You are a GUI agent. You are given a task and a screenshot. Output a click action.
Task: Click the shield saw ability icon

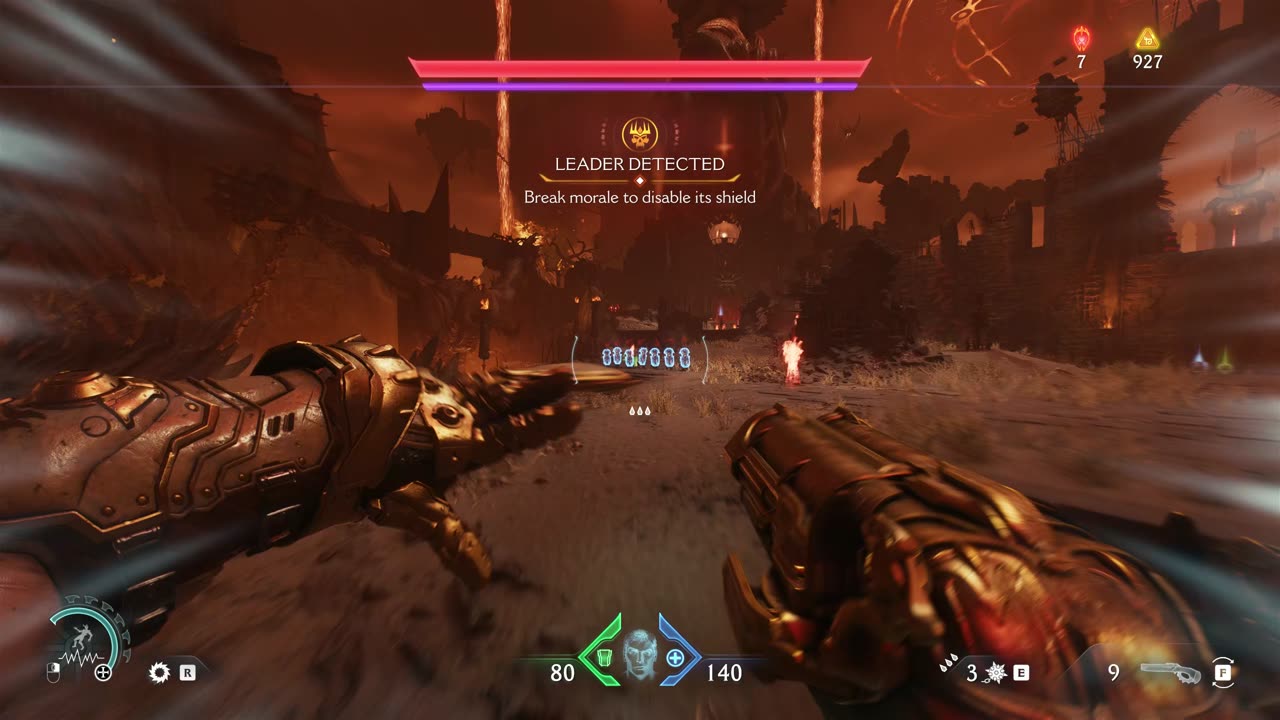[159, 672]
